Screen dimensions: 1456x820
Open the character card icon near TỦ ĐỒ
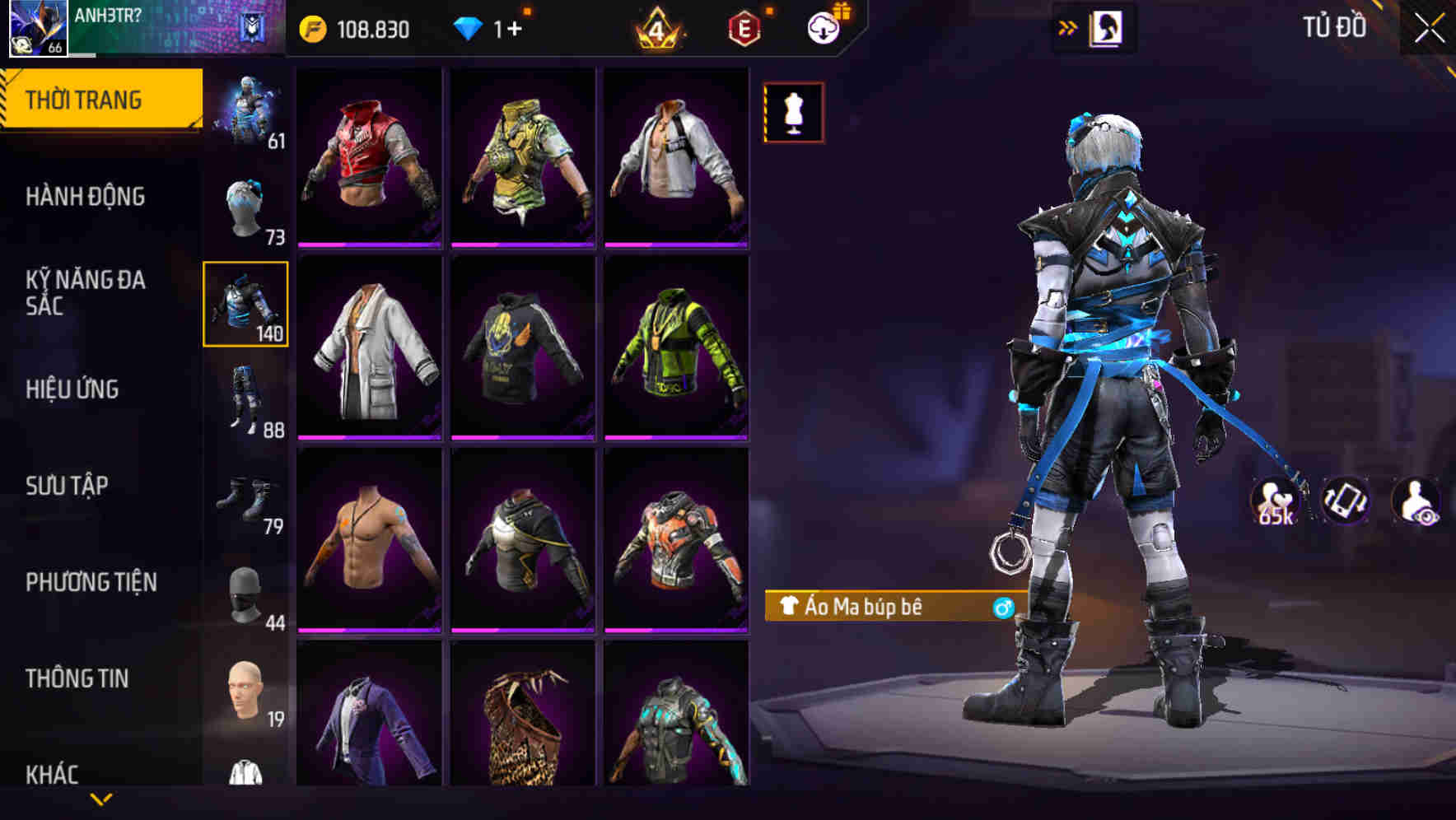(1104, 27)
